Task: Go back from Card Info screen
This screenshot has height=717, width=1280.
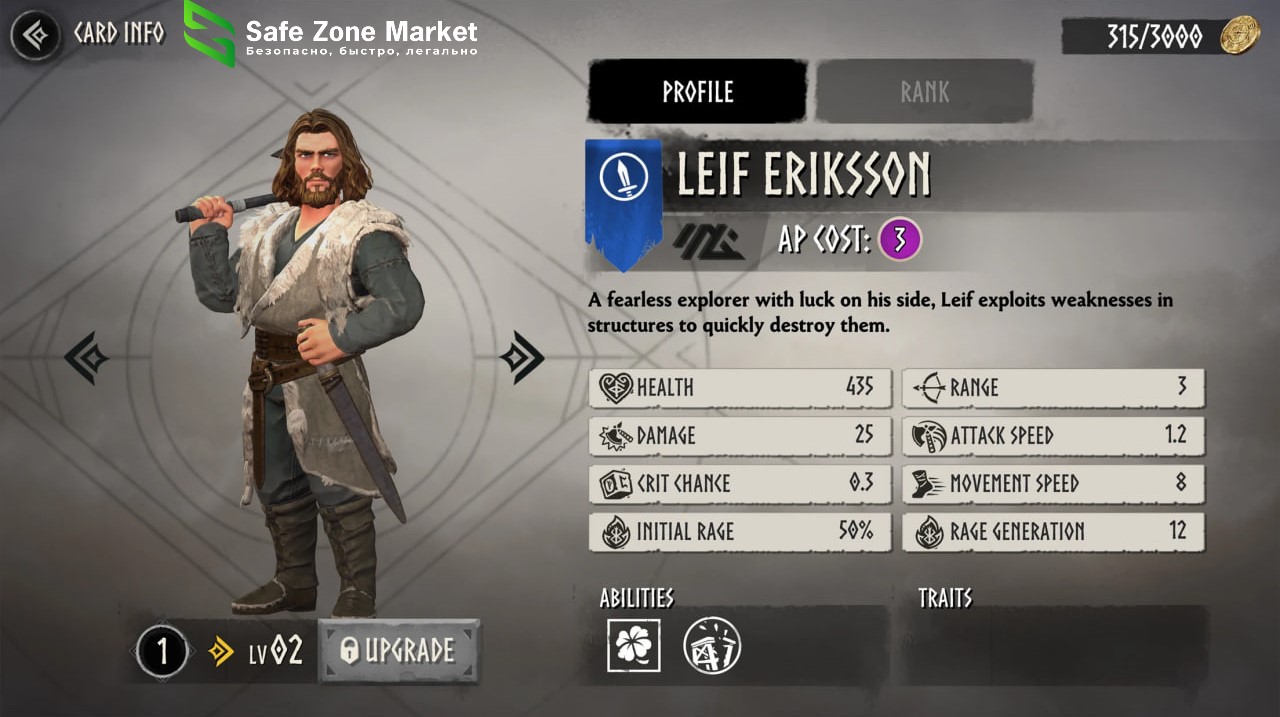Action: click(x=35, y=36)
